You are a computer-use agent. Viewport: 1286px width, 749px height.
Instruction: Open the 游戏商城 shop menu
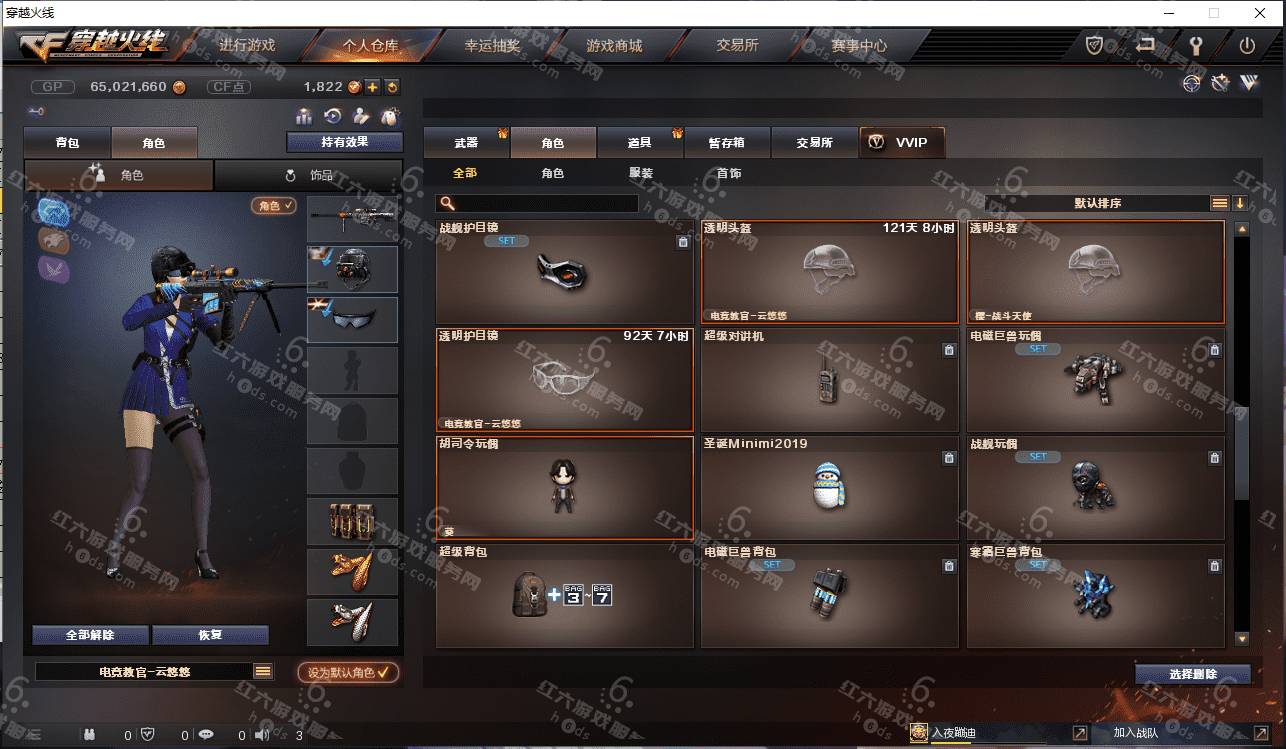pos(614,46)
